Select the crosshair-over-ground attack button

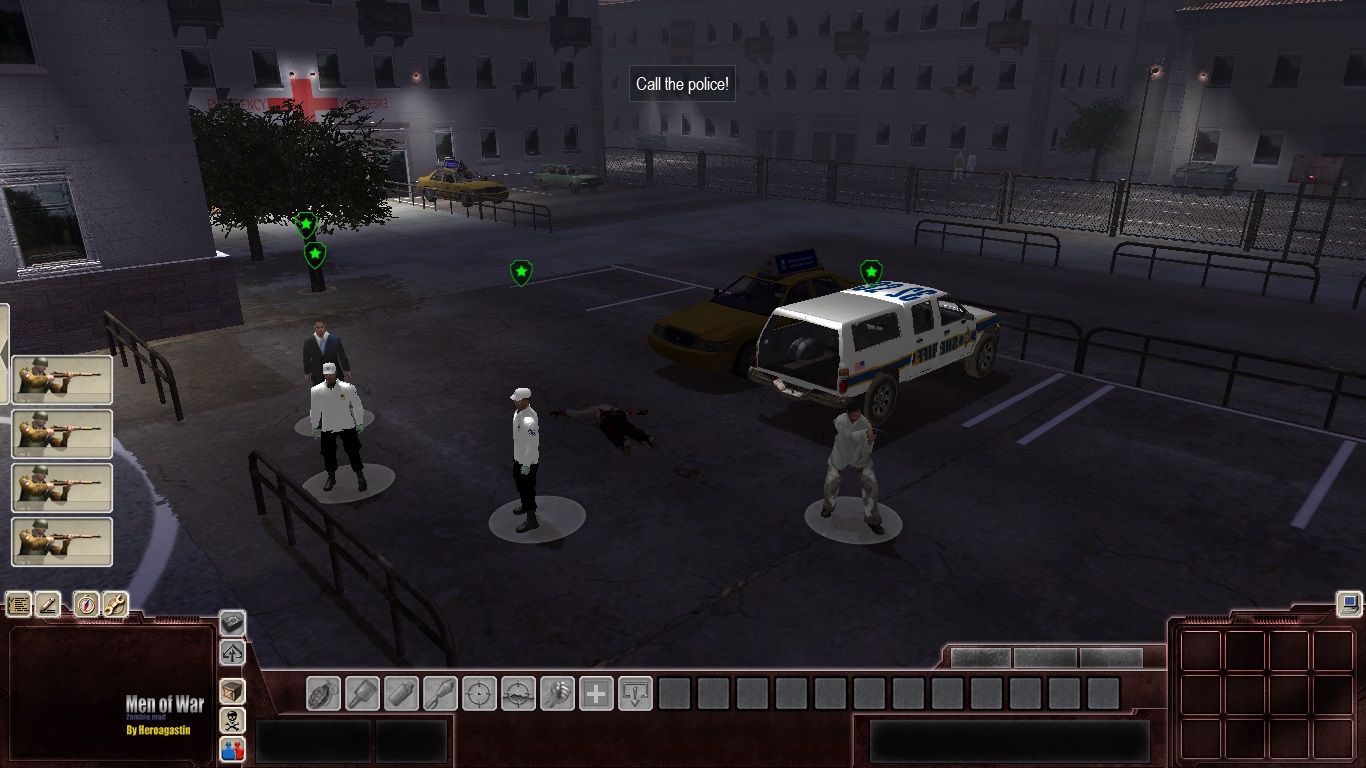coord(518,693)
